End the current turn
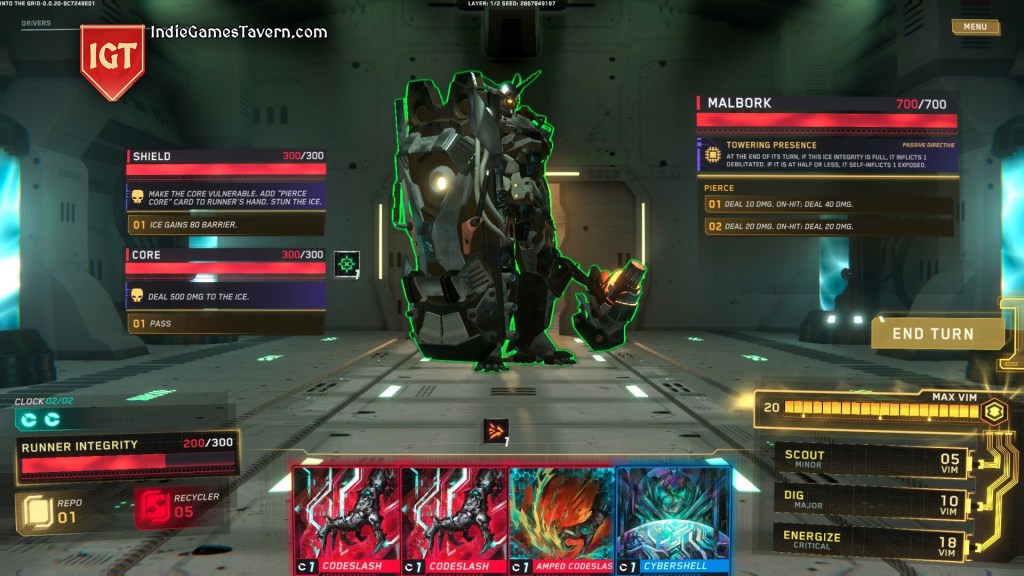 click(936, 333)
